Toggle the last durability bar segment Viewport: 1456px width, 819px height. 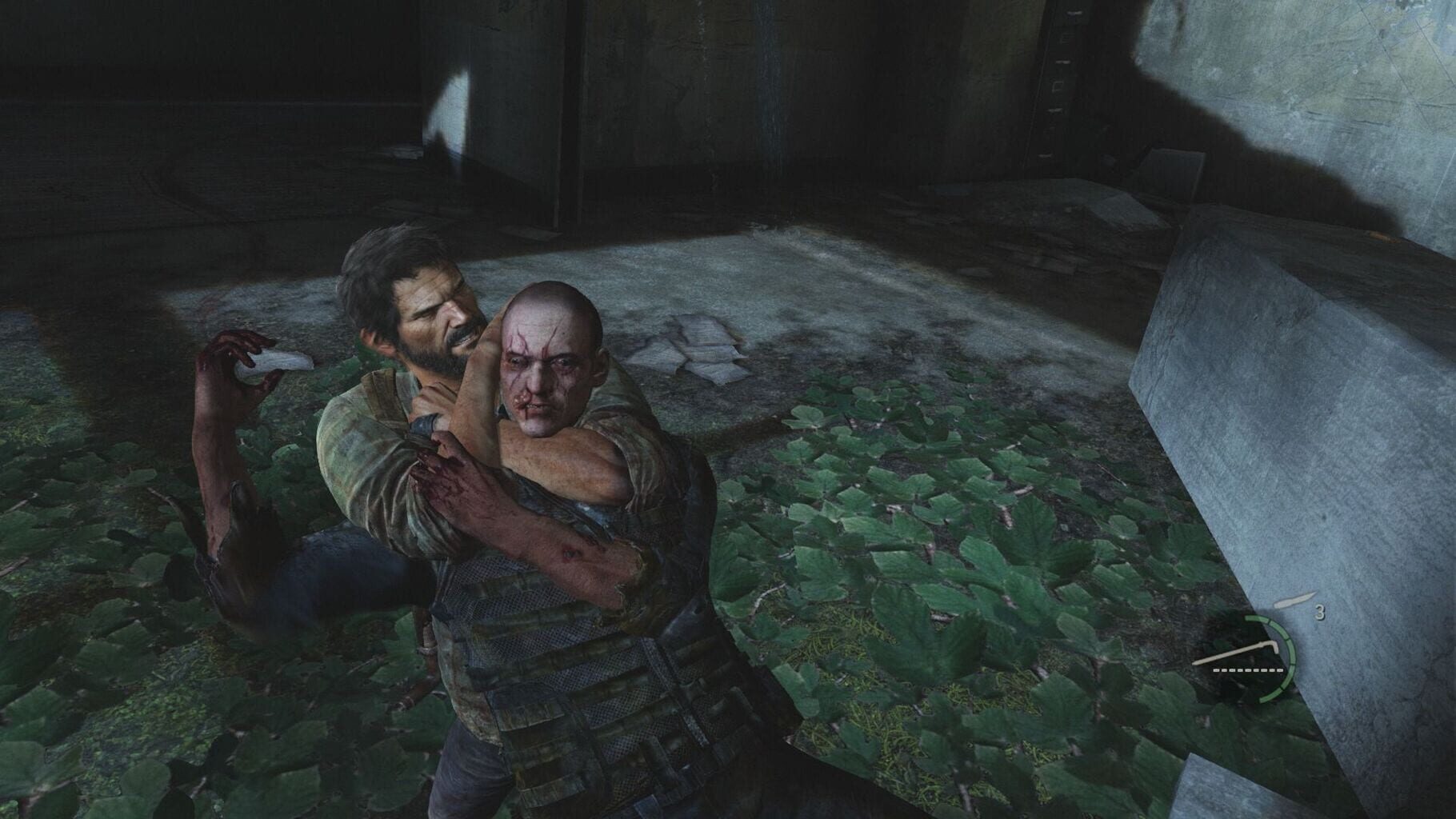(x=1280, y=670)
